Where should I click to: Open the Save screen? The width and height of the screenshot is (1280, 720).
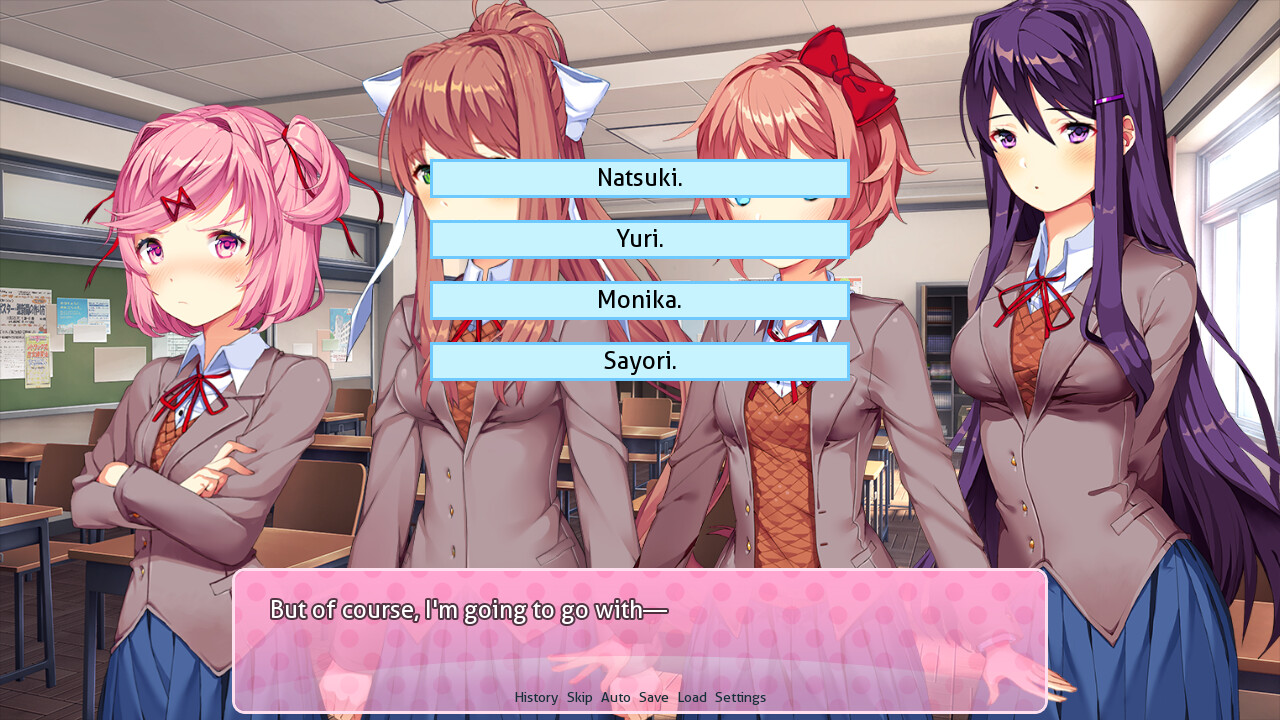coord(654,697)
